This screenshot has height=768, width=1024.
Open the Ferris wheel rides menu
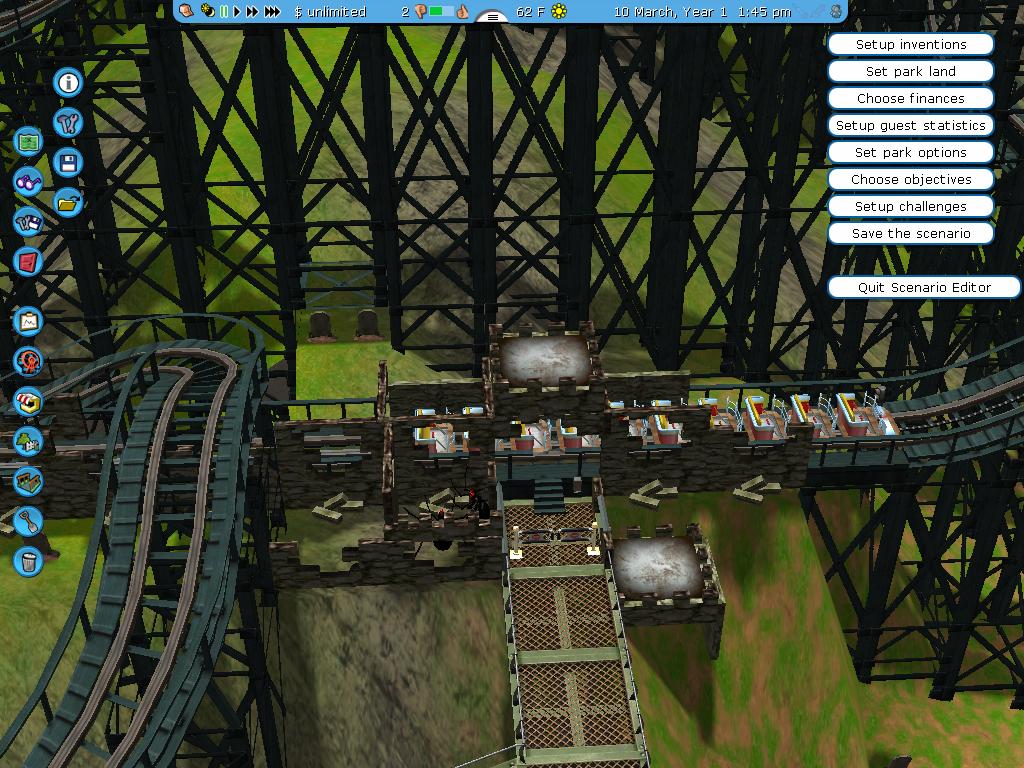[x=28, y=361]
